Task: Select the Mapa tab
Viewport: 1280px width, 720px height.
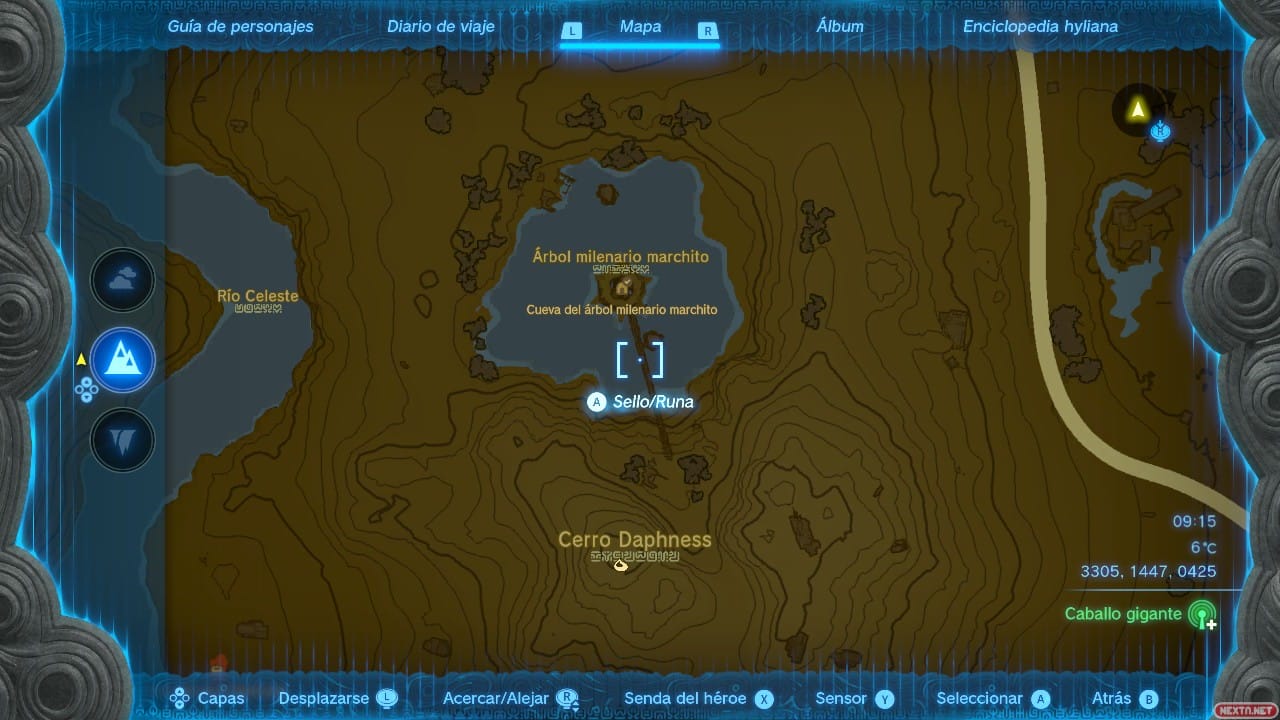Action: click(640, 27)
